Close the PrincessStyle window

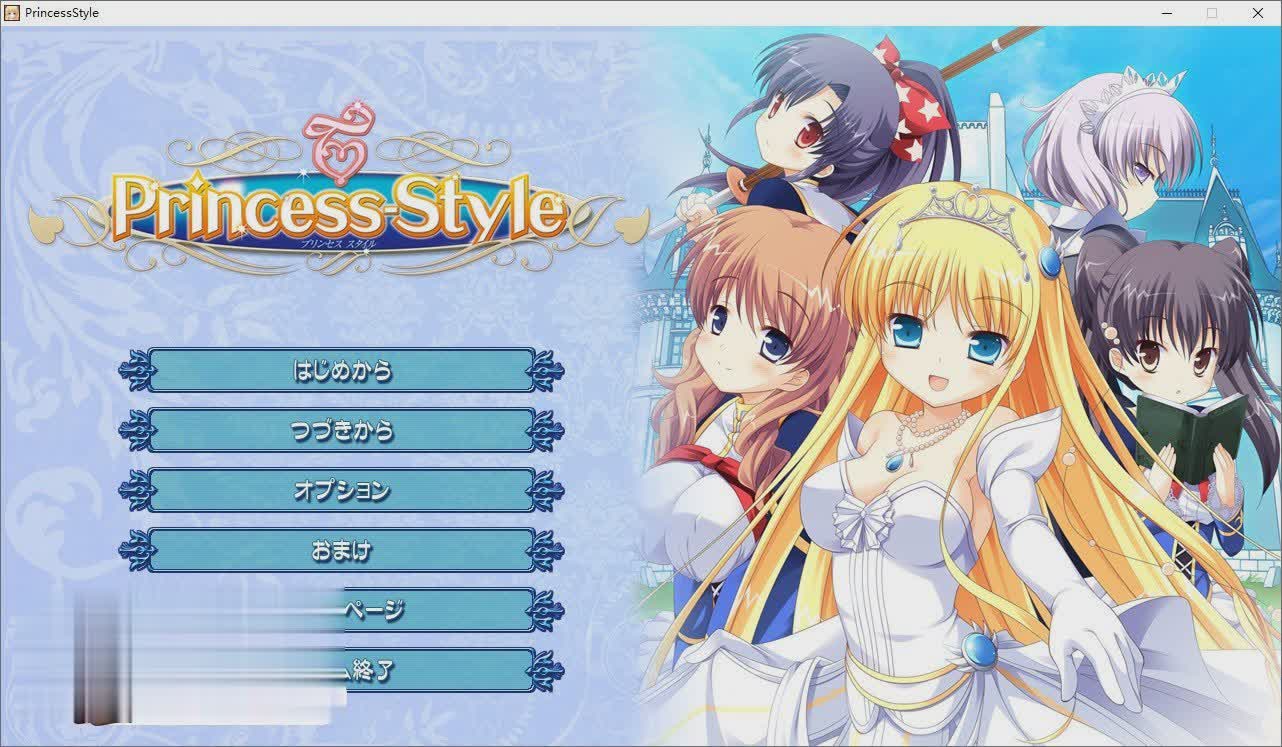[1258, 13]
